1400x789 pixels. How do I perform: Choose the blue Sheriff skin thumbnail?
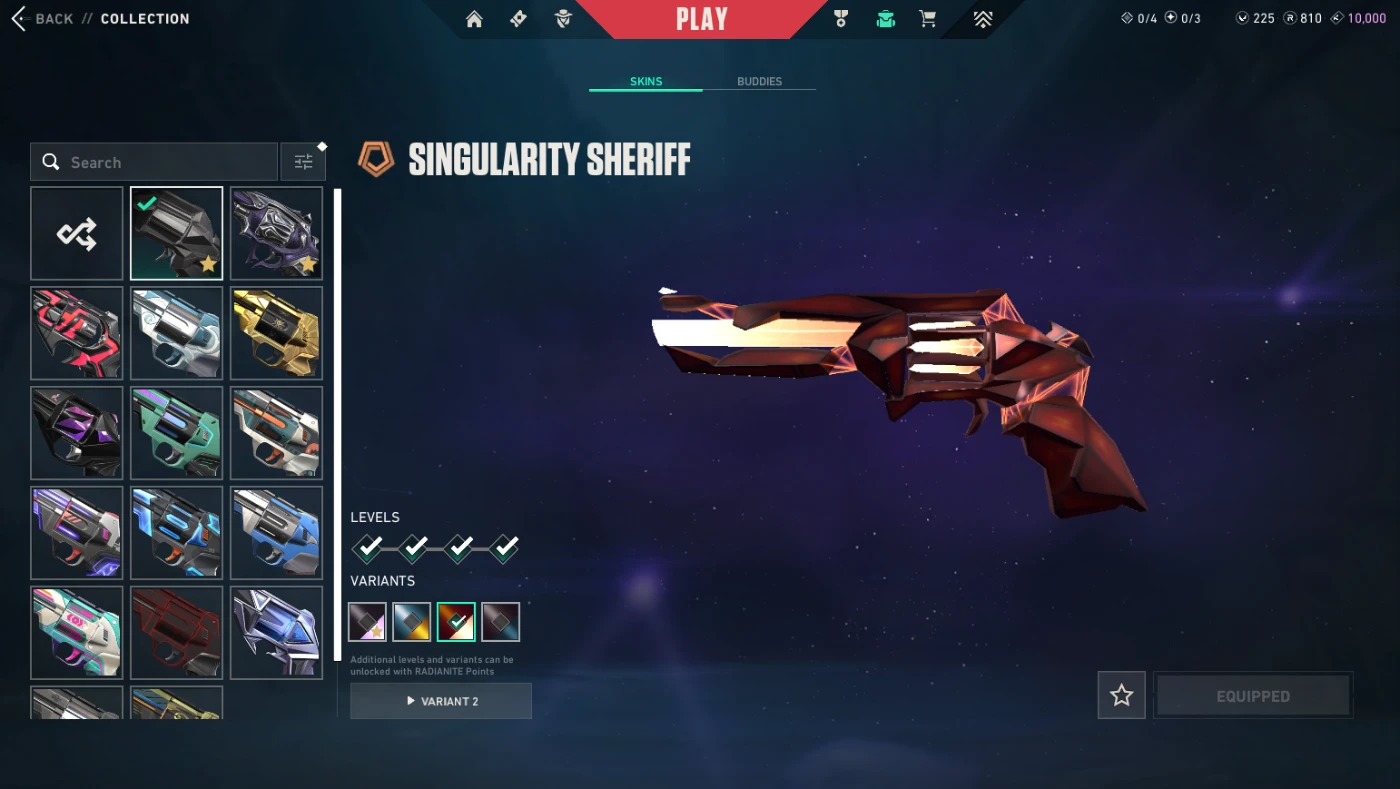(x=277, y=533)
